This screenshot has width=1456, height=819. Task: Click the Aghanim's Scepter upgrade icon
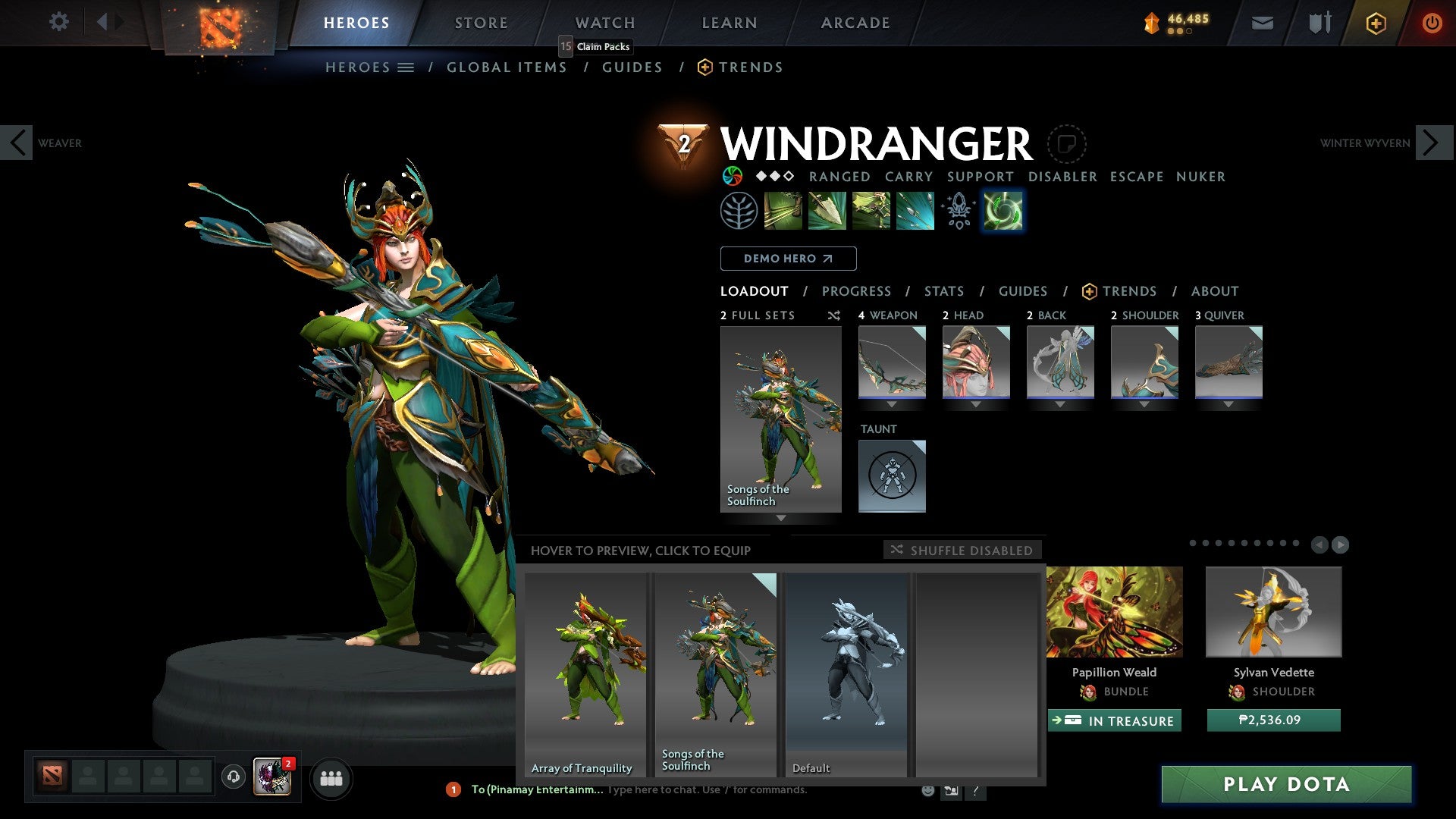click(958, 211)
